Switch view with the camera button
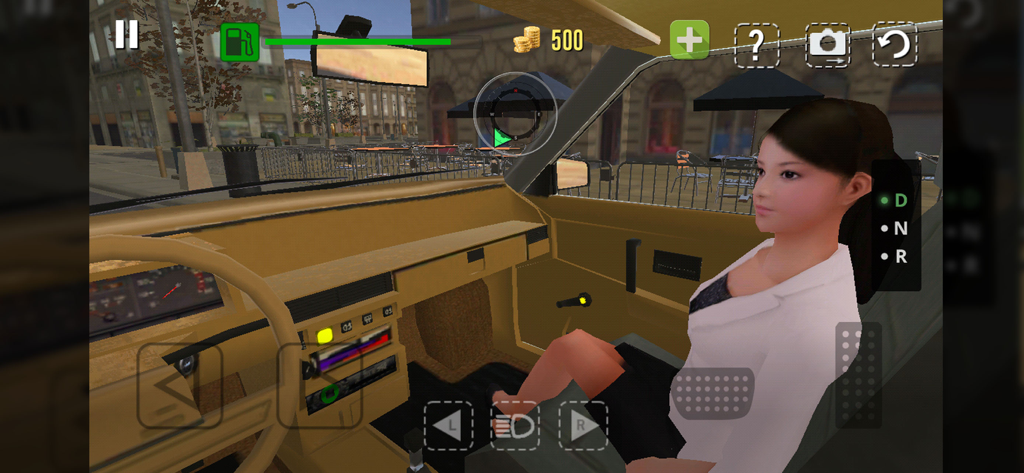This screenshot has width=1024, height=473. point(827,44)
